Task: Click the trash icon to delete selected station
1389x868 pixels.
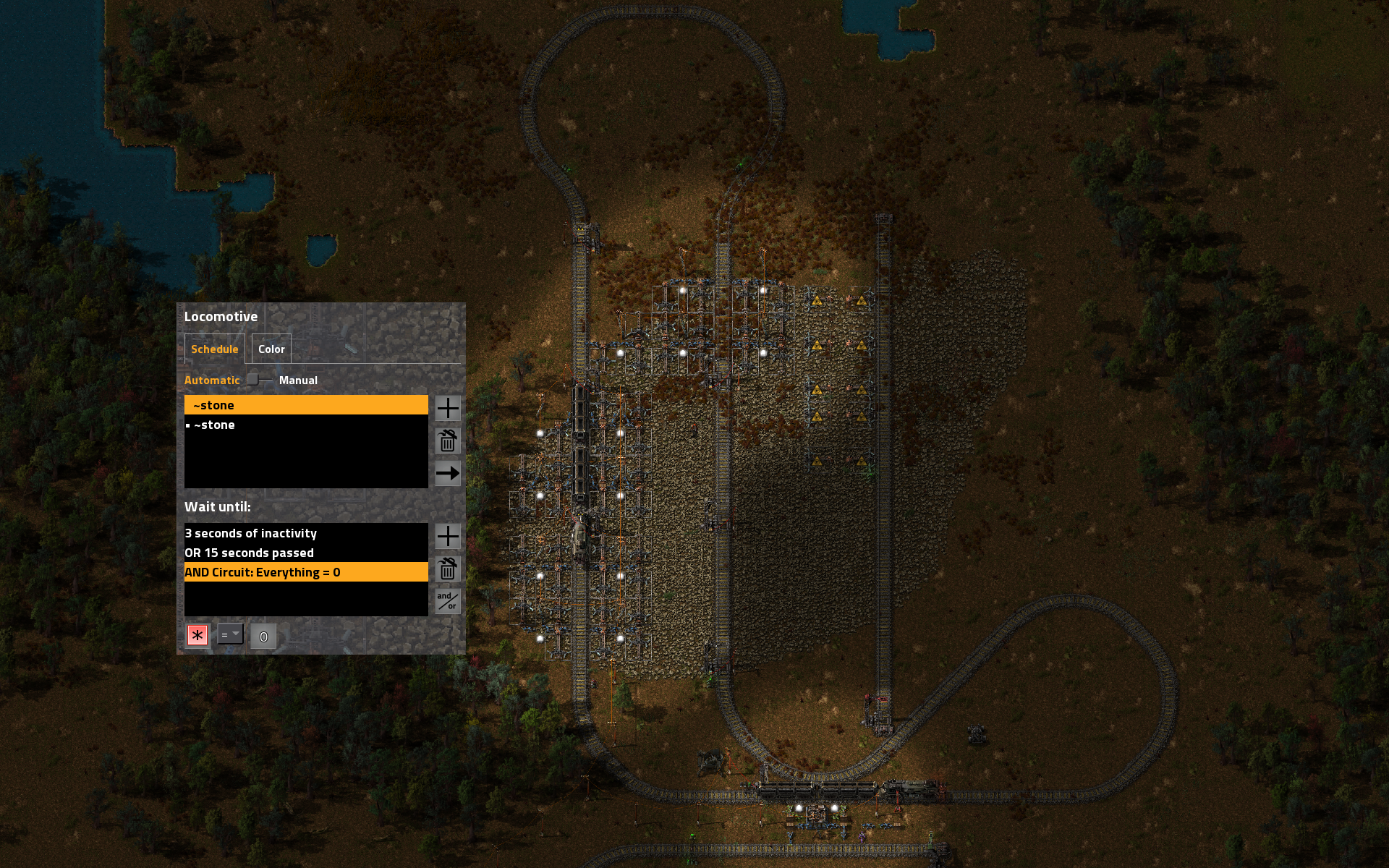Action: [447, 441]
